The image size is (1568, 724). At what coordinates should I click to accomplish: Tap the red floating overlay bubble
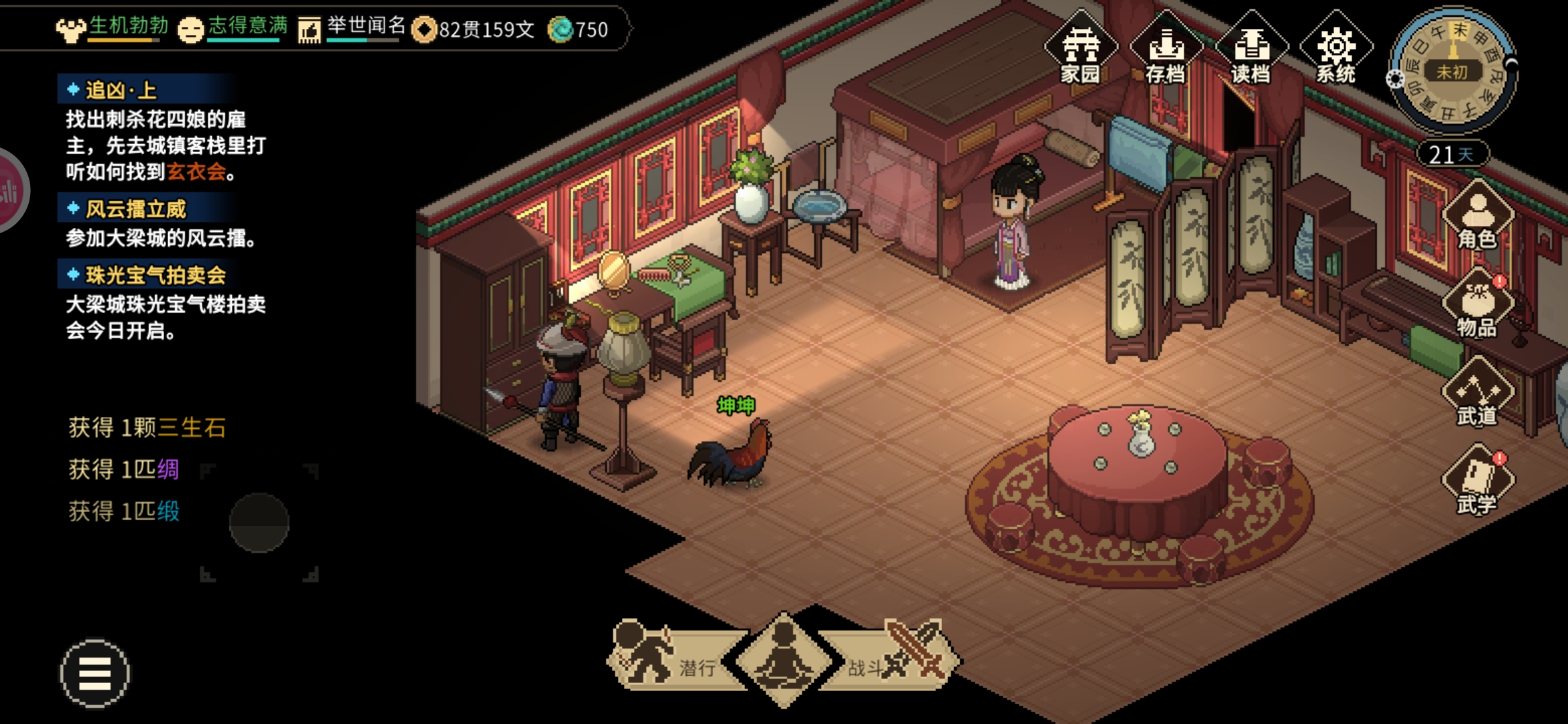[x=9, y=190]
